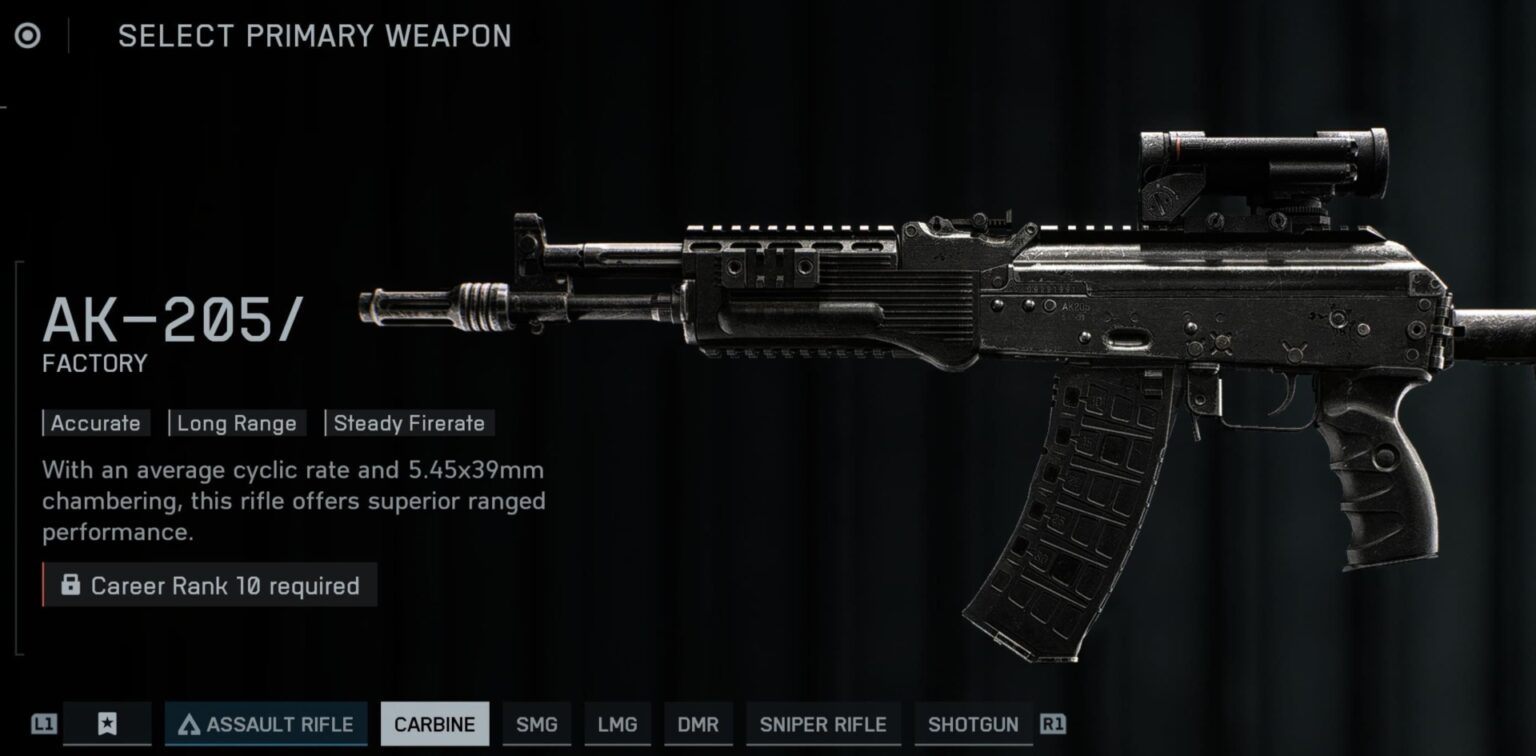
Task: Click the Steady Firerate trait tag
Action: click(x=410, y=423)
